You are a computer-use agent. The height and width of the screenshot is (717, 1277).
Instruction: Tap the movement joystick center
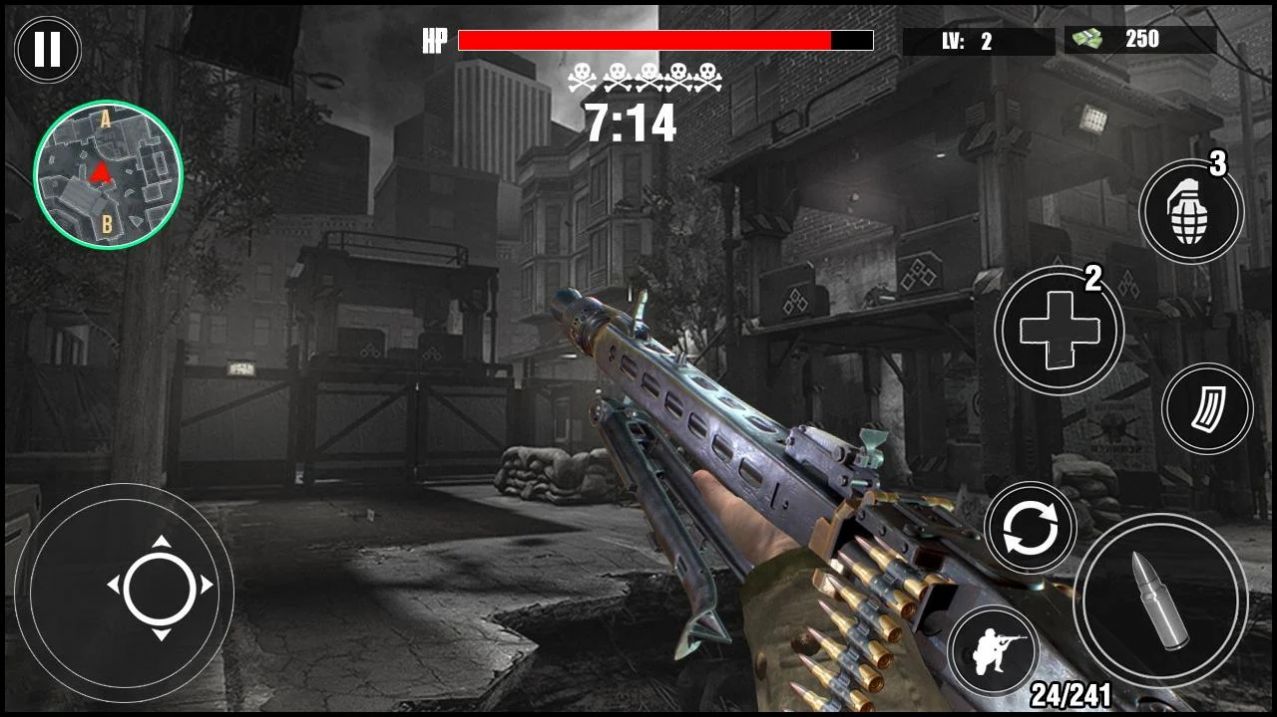coord(160,586)
